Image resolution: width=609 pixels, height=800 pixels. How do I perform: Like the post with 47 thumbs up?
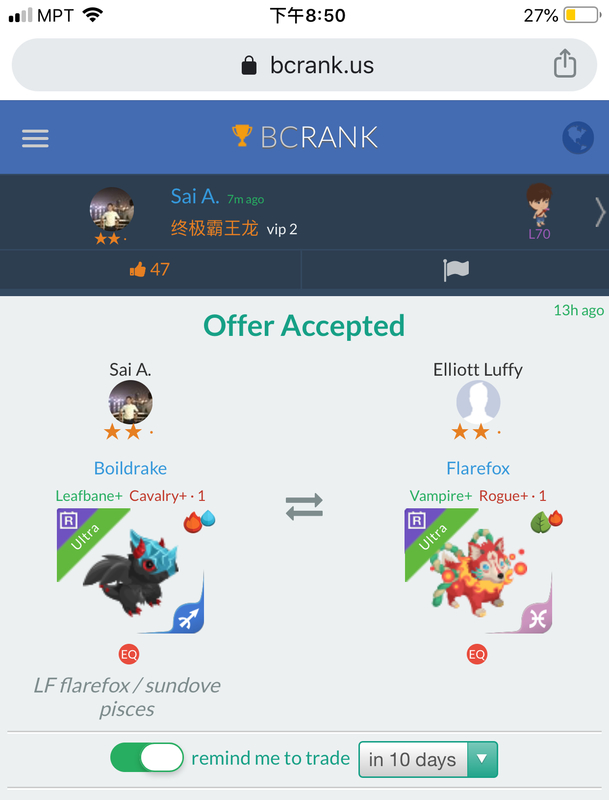point(150,269)
